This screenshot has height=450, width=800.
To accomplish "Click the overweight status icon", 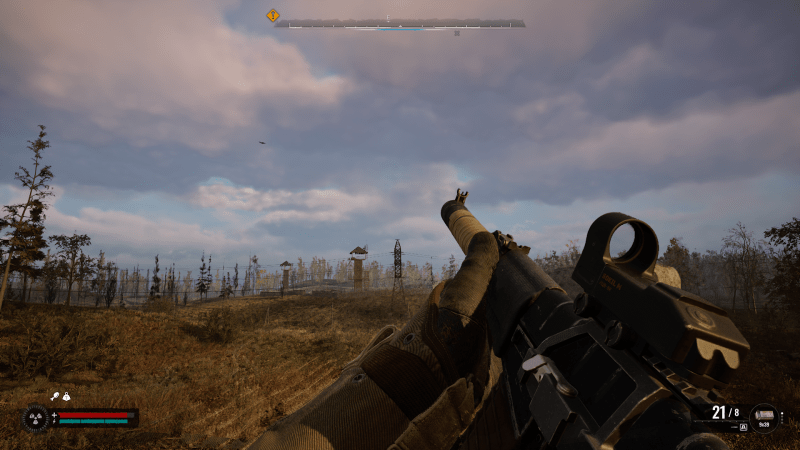I will 65,397.
